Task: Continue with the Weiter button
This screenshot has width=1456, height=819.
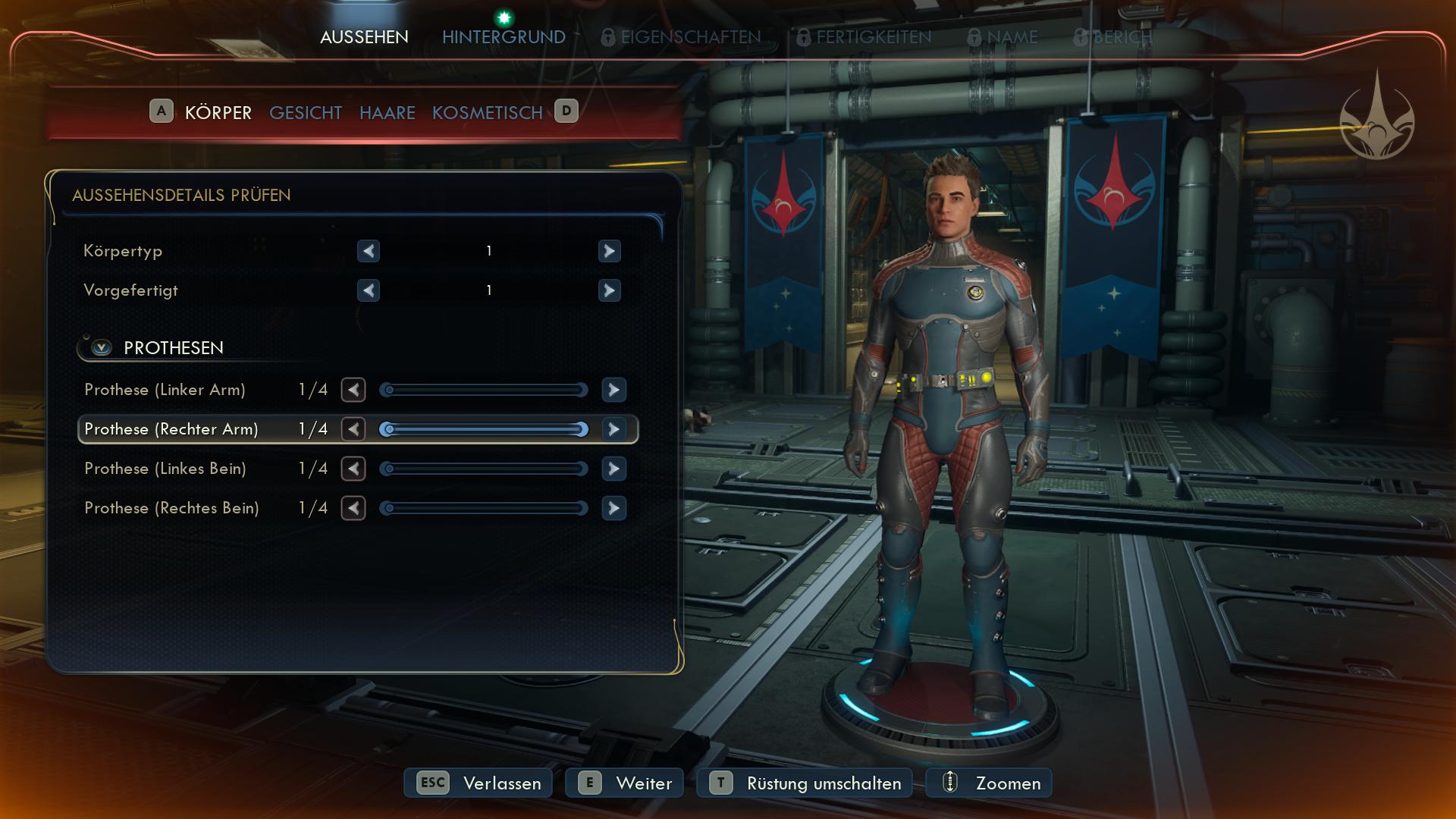Action: [624, 783]
